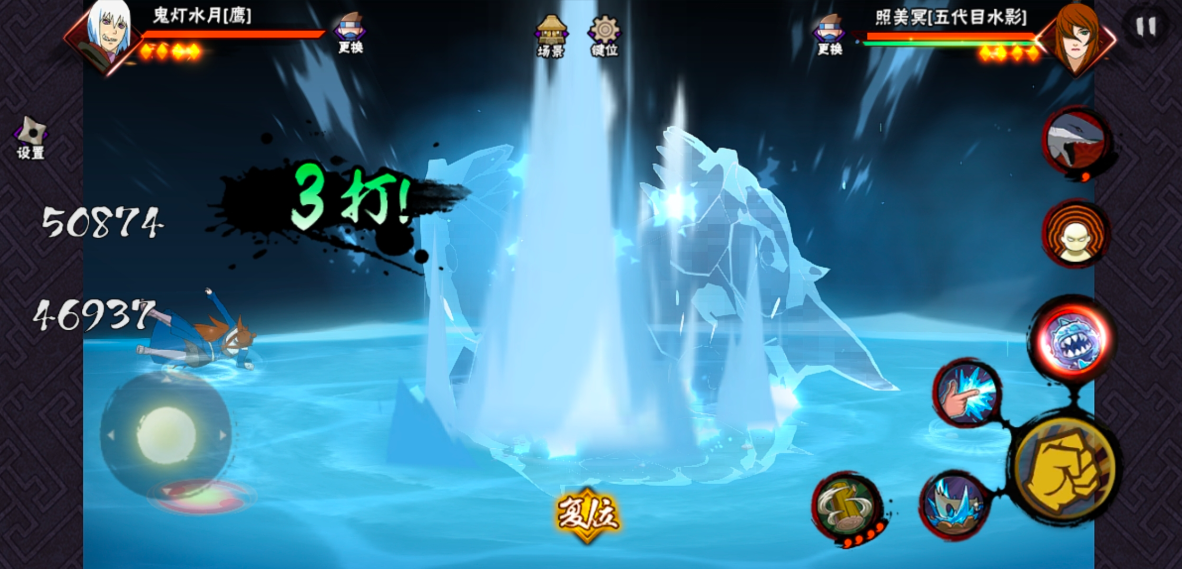Unleash the fanged water monster ultimate
Image resolution: width=1182 pixels, height=569 pixels.
[1074, 340]
